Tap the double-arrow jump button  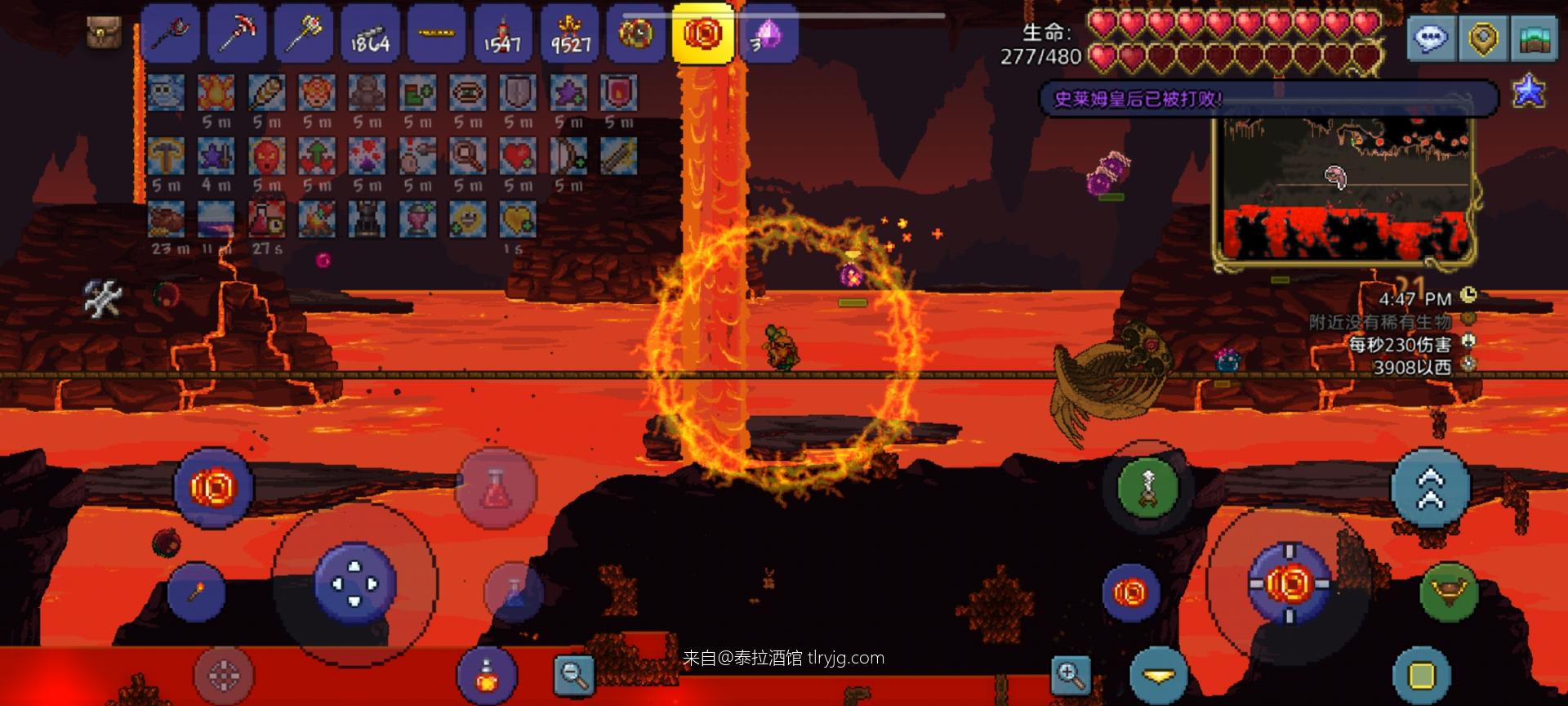point(1430,488)
